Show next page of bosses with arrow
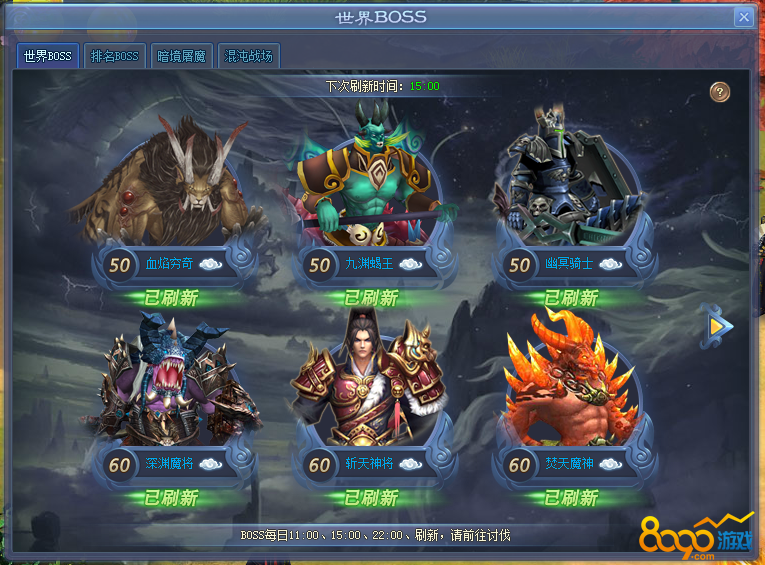Screen dimensions: 765x565 719,326
